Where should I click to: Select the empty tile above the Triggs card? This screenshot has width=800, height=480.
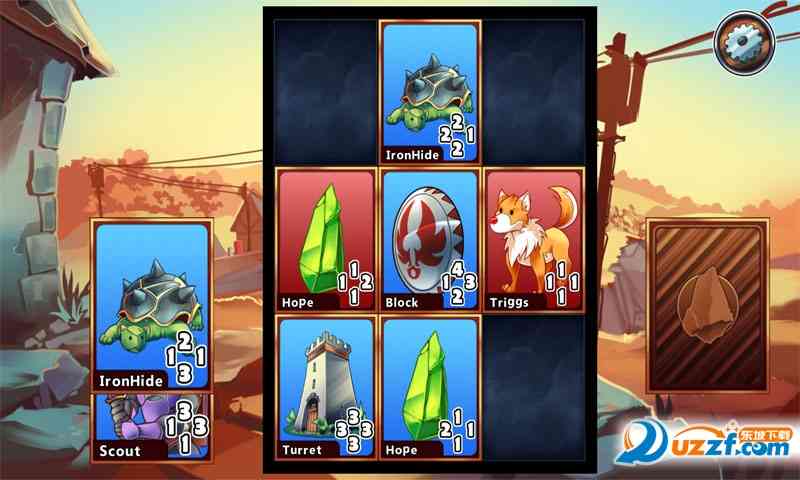[534, 92]
